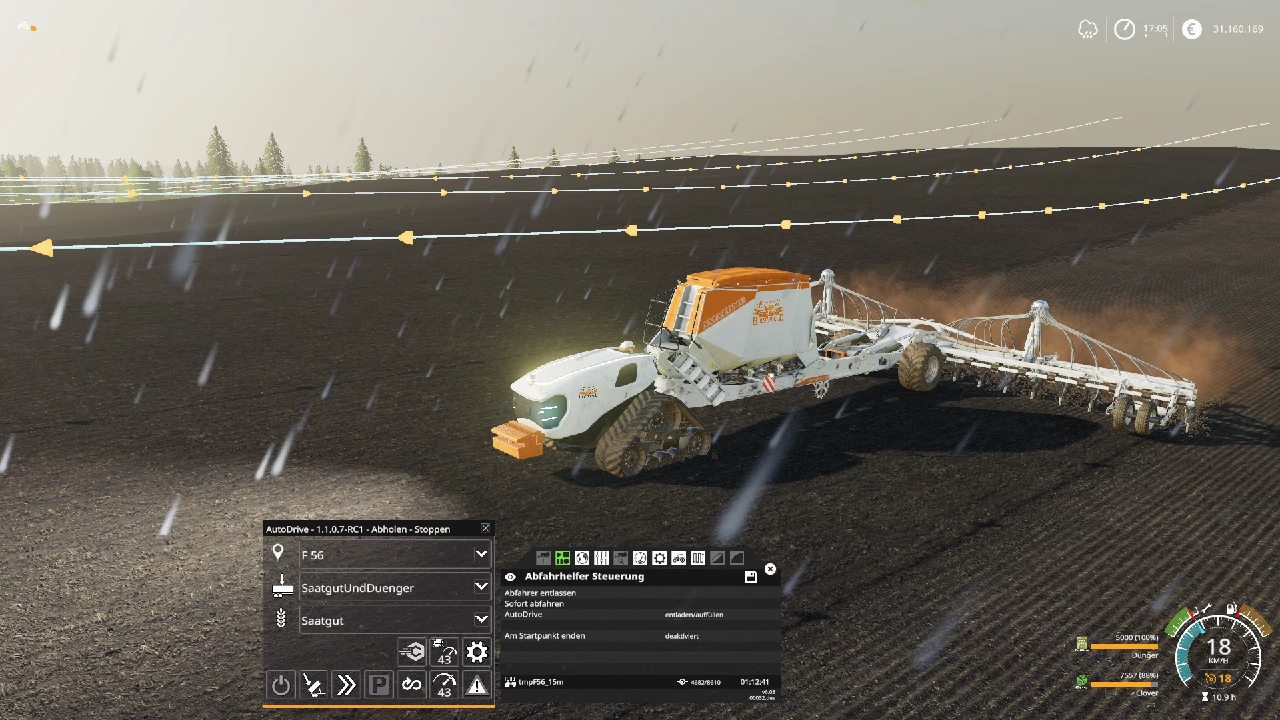This screenshot has width=1280, height=720.
Task: Select the unload trailer tipping icon
Action: (314, 685)
